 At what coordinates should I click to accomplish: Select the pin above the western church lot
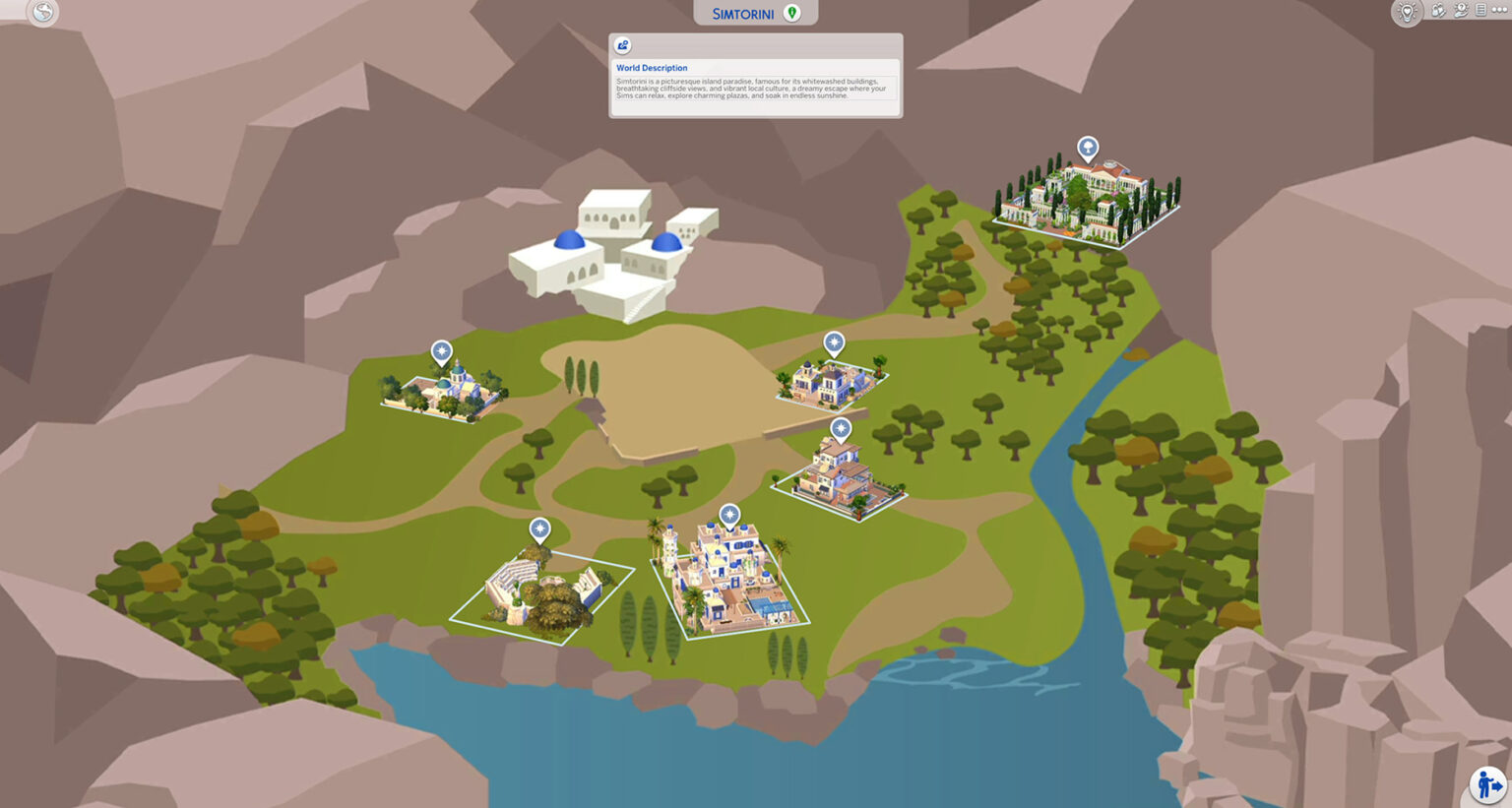tap(442, 349)
